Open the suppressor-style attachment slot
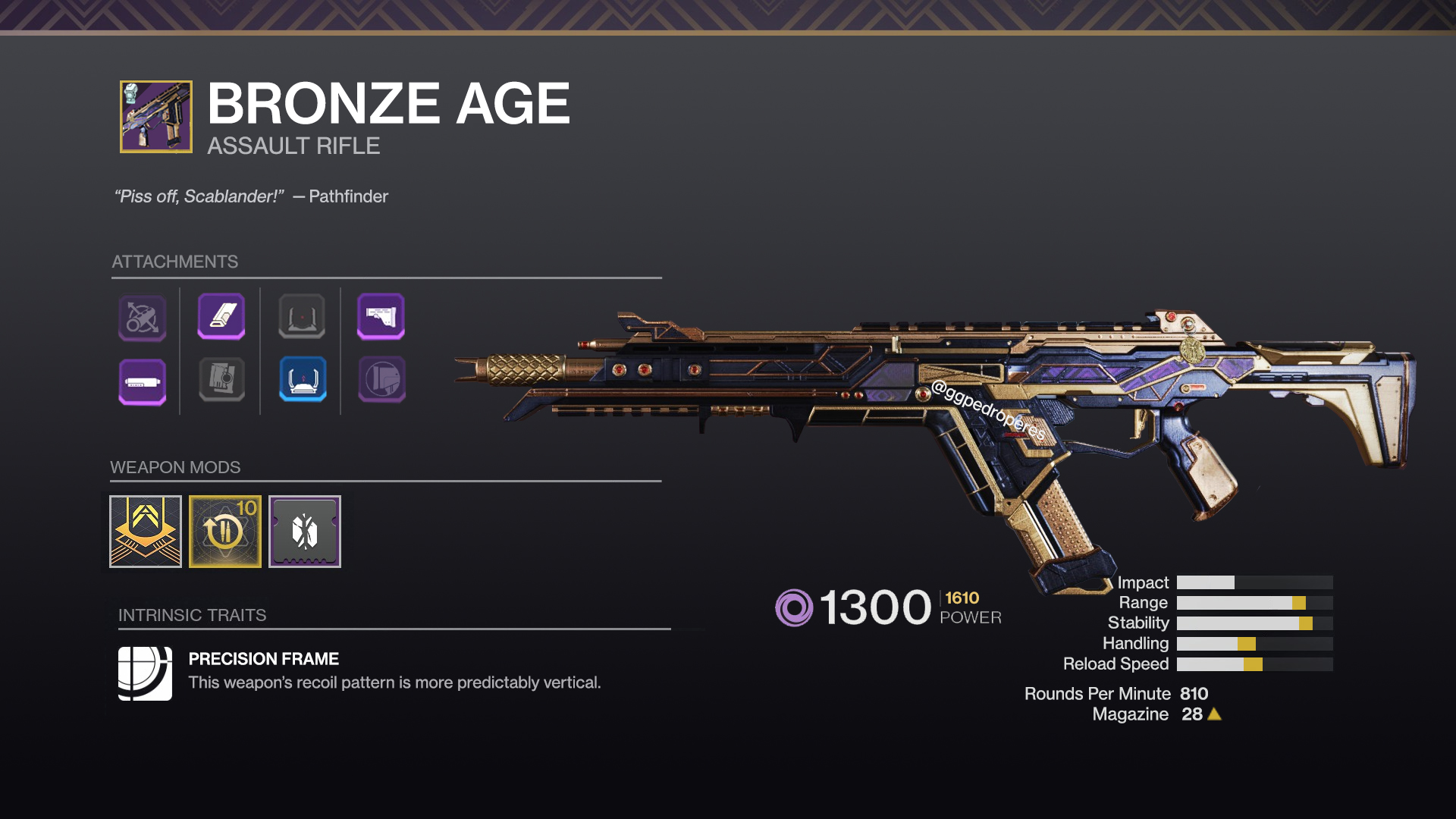 143,381
